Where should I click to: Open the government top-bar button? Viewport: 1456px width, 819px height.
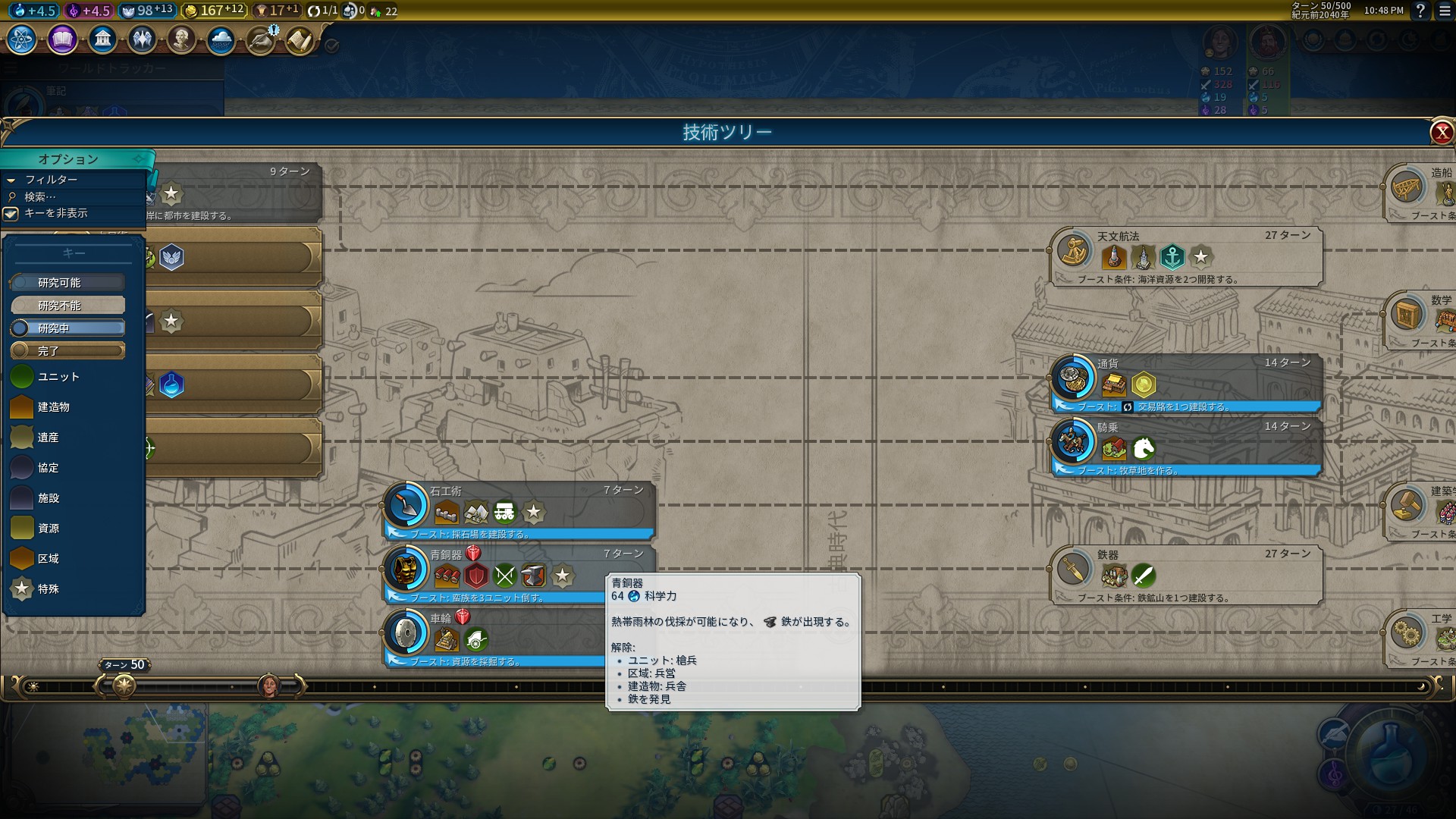(102, 39)
